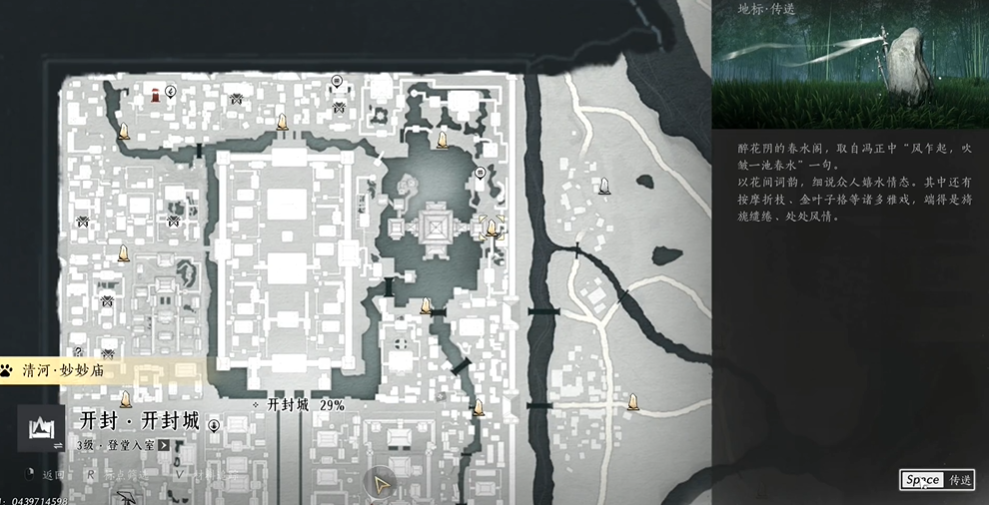Expand the 3级·登堂入室 exploration level arrow
Screen dimensions: 989x505
pyautogui.click(x=164, y=445)
